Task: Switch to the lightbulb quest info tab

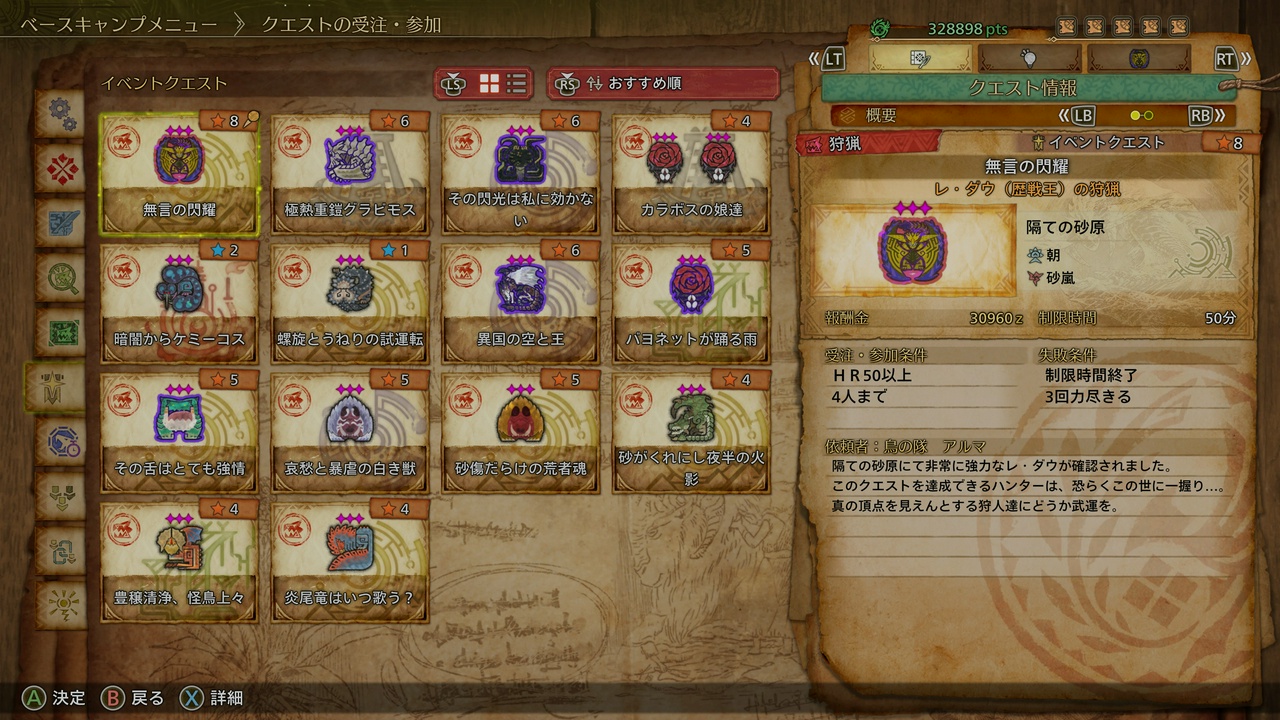Action: [1029, 58]
